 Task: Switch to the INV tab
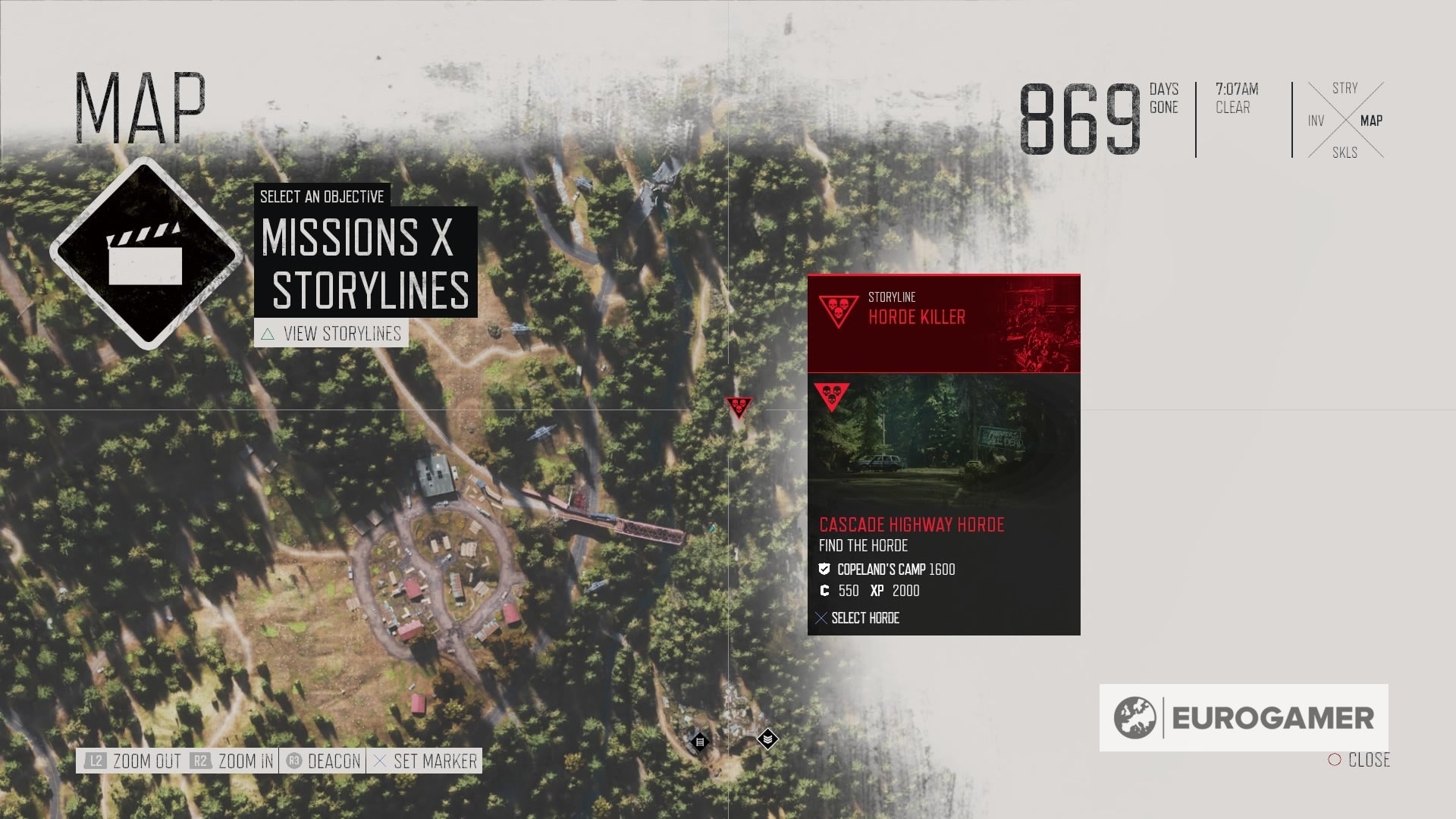(x=1315, y=120)
